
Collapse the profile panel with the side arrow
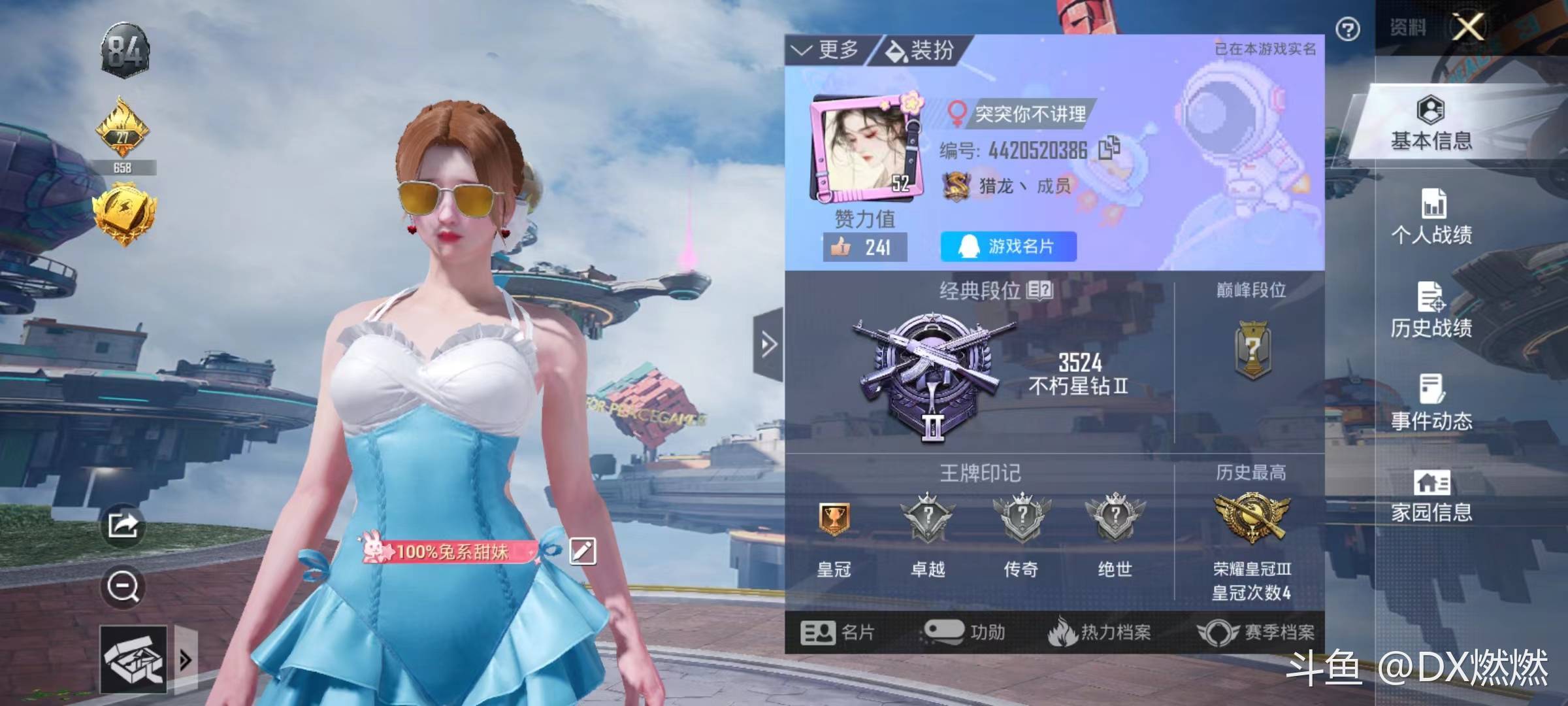tap(768, 344)
